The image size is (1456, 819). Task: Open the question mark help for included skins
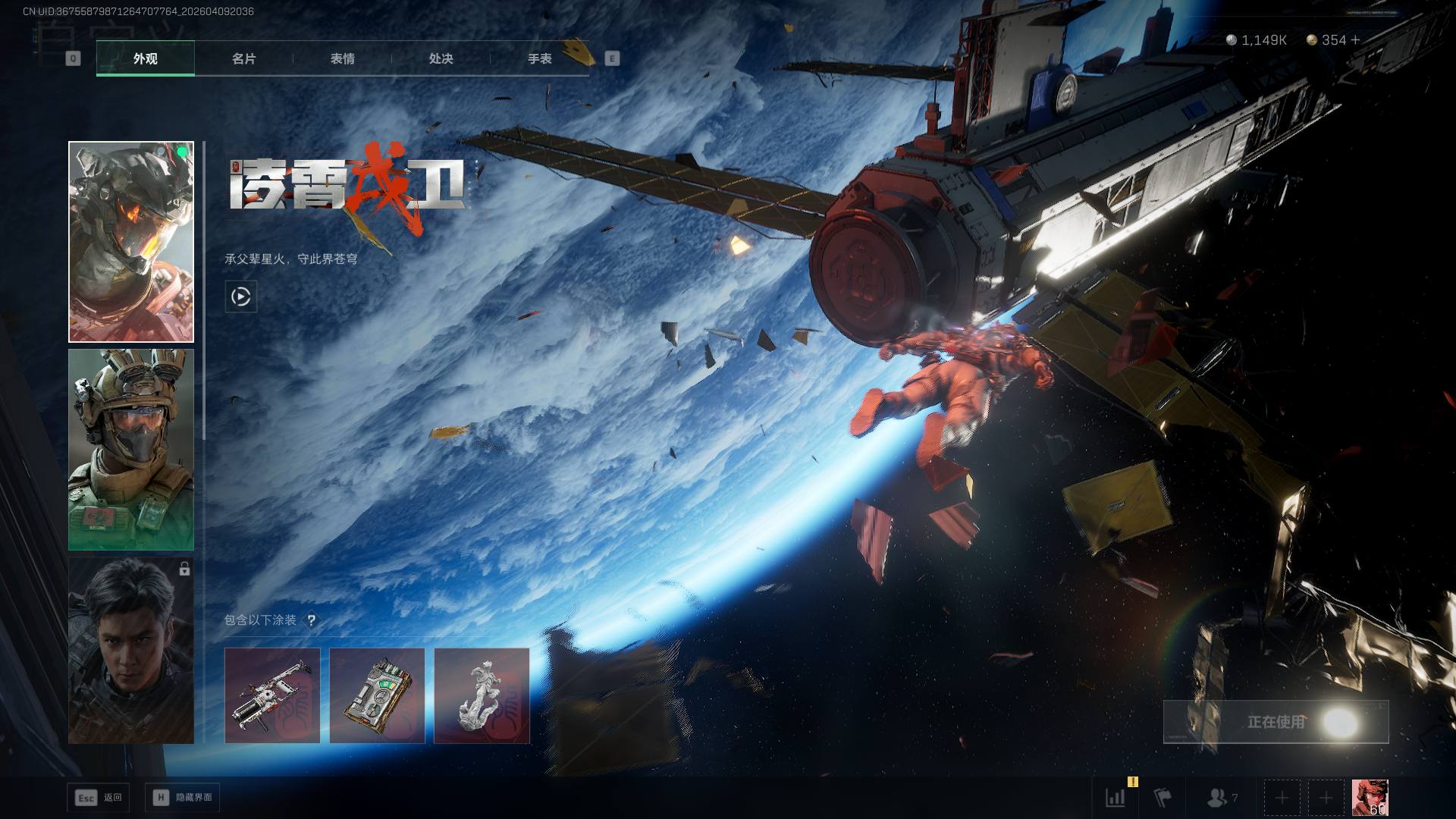[311, 620]
